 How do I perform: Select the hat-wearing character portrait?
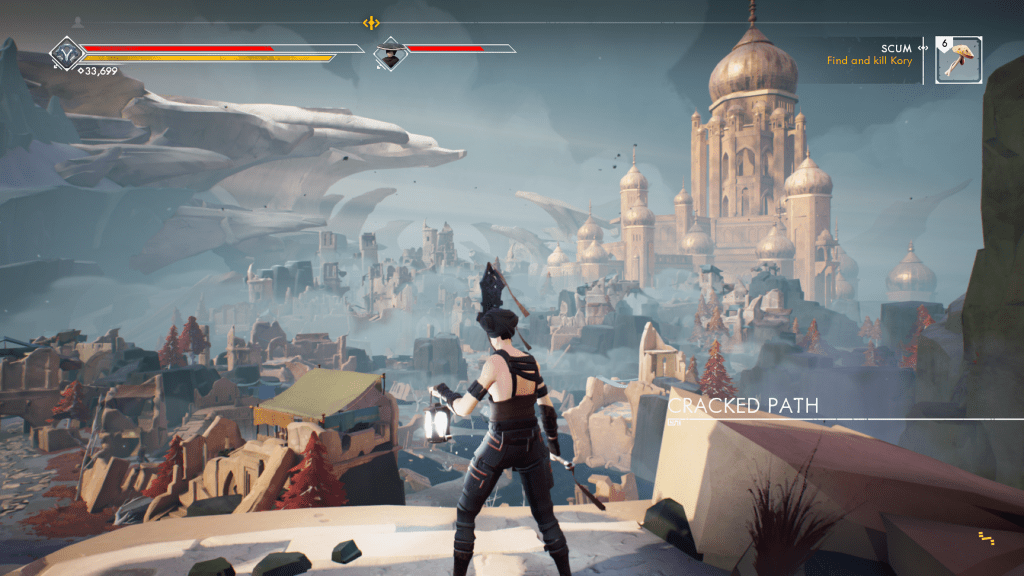pyautogui.click(x=390, y=55)
